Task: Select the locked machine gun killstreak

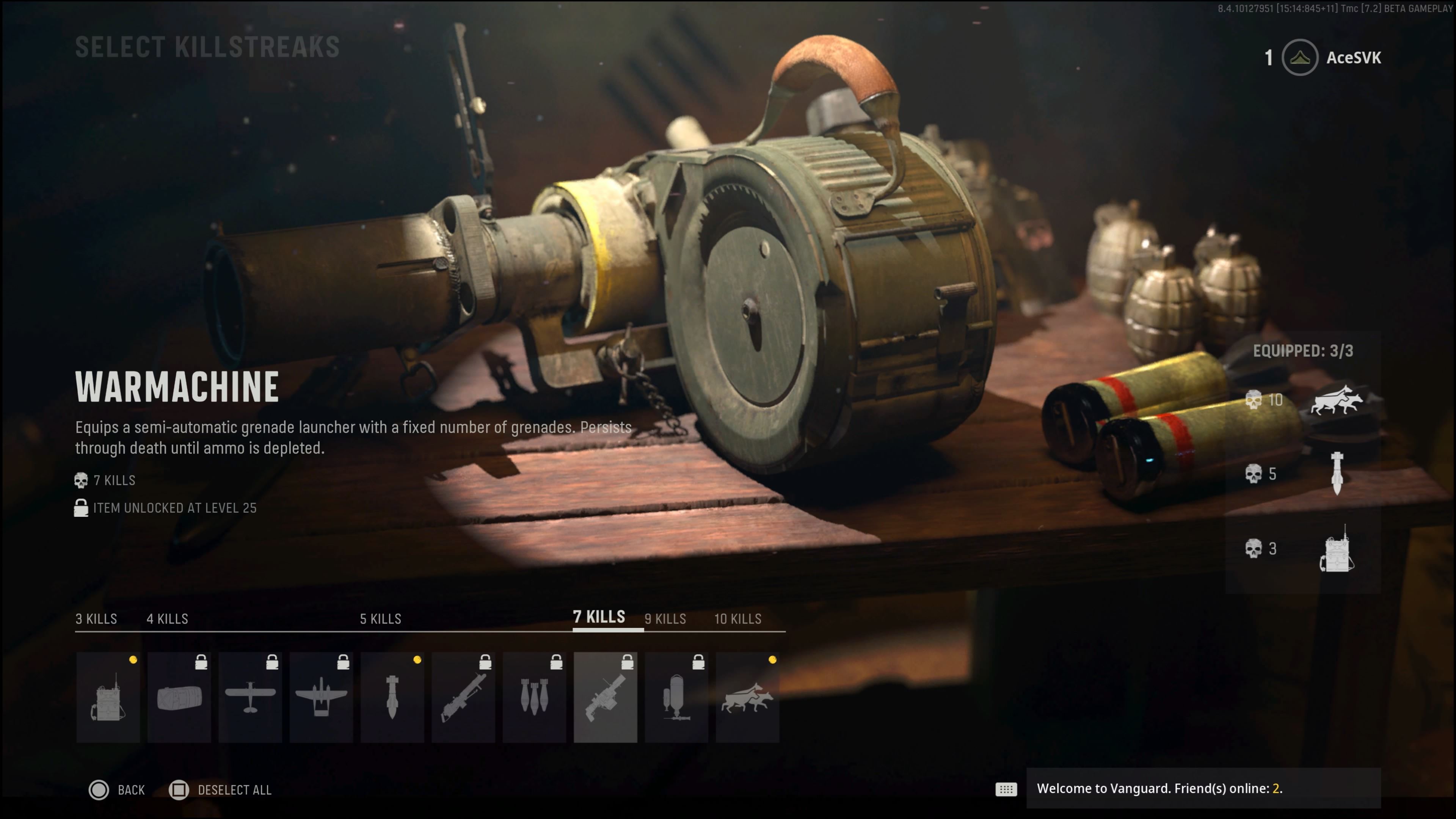Action: click(463, 697)
